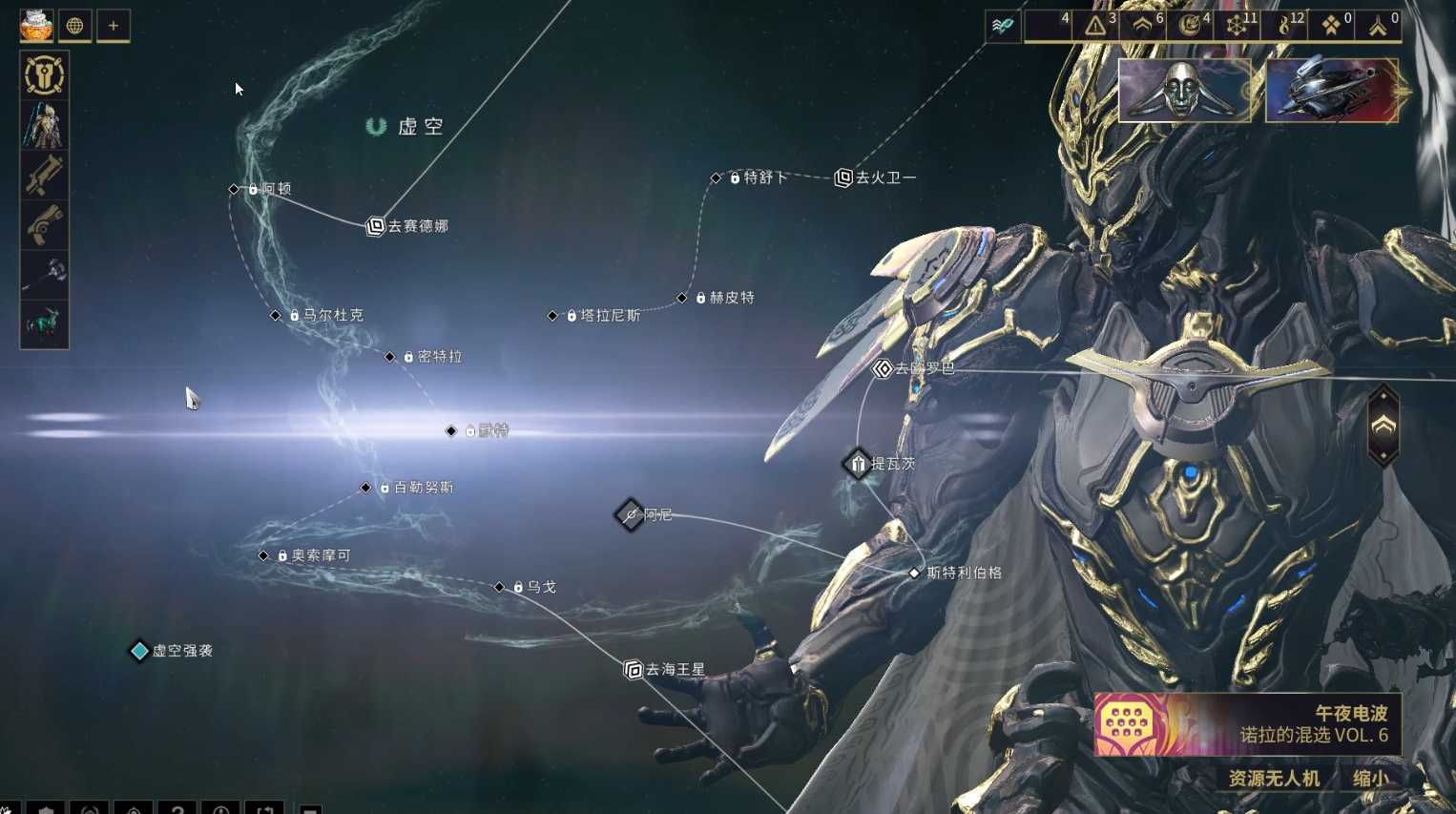This screenshot has height=814, width=1456.
Task: Toggle the locked node 阿顿
Action: point(232,189)
